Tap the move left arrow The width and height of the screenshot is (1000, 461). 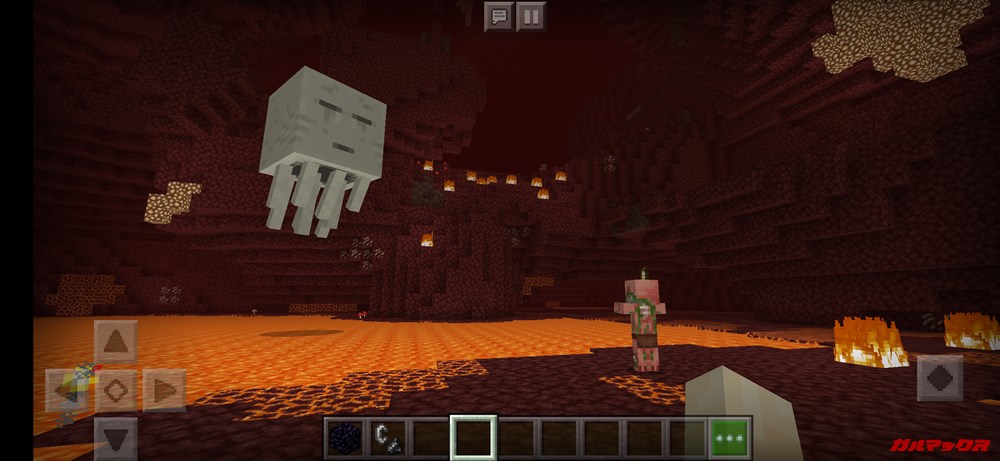tap(66, 390)
